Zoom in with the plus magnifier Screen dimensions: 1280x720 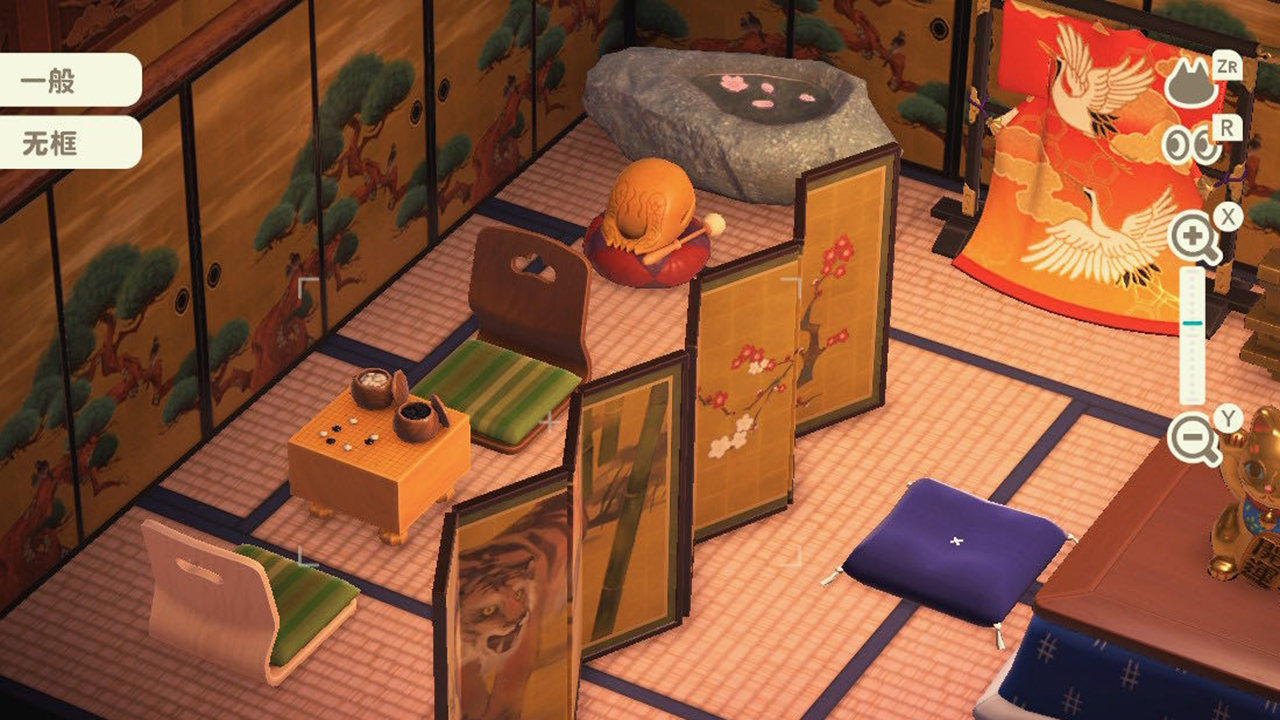tap(1193, 239)
